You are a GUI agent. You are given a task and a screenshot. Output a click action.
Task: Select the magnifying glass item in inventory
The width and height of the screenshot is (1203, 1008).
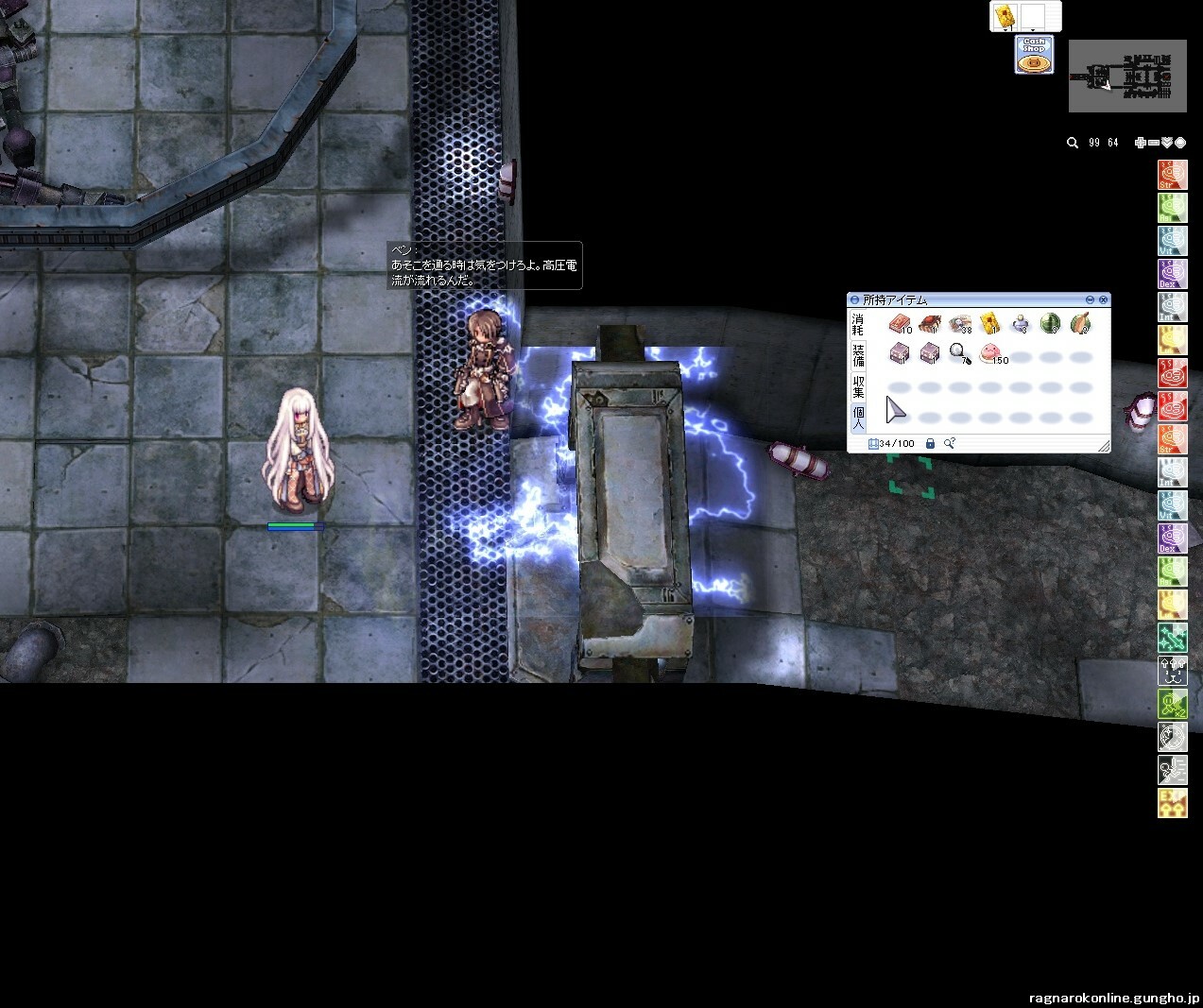[959, 354]
